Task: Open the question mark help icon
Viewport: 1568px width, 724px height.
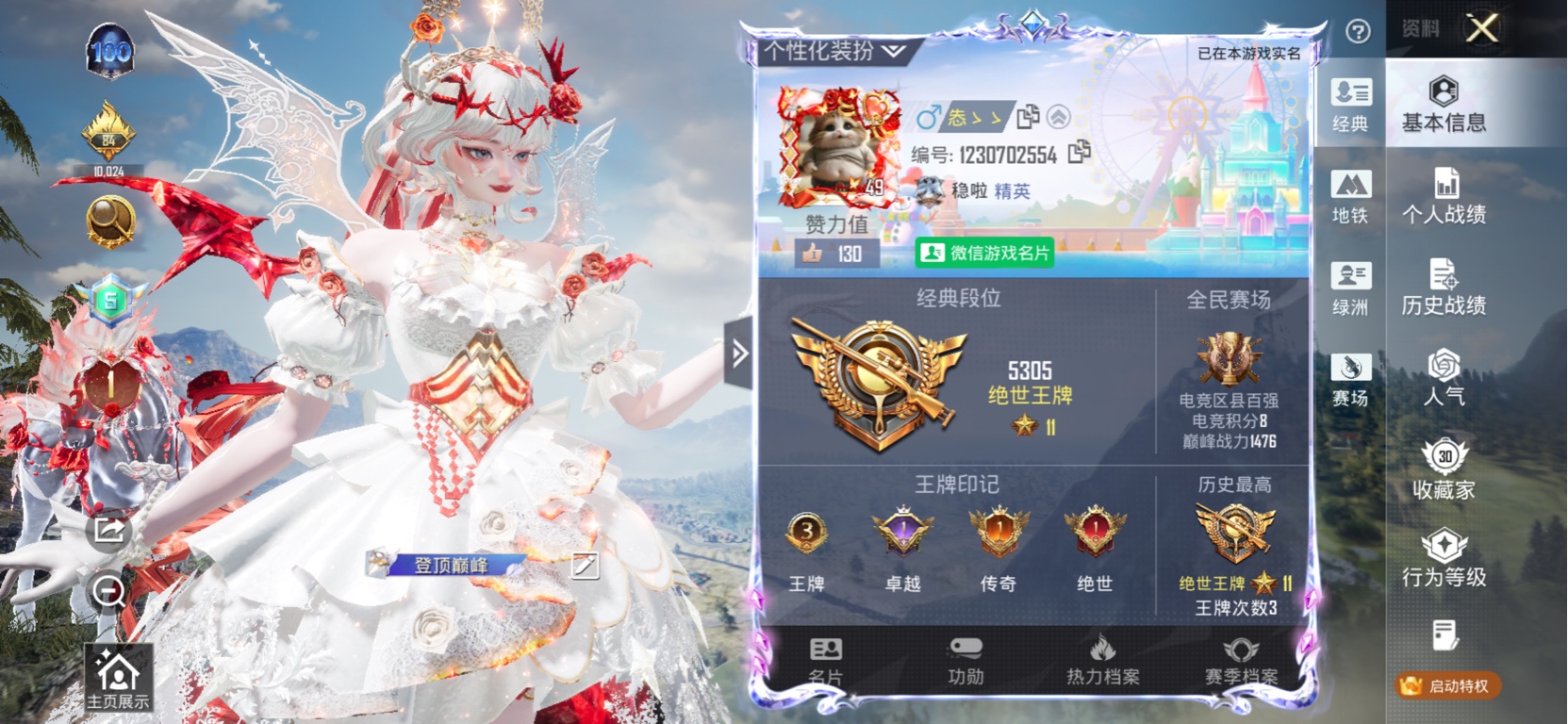Action: (x=1358, y=32)
